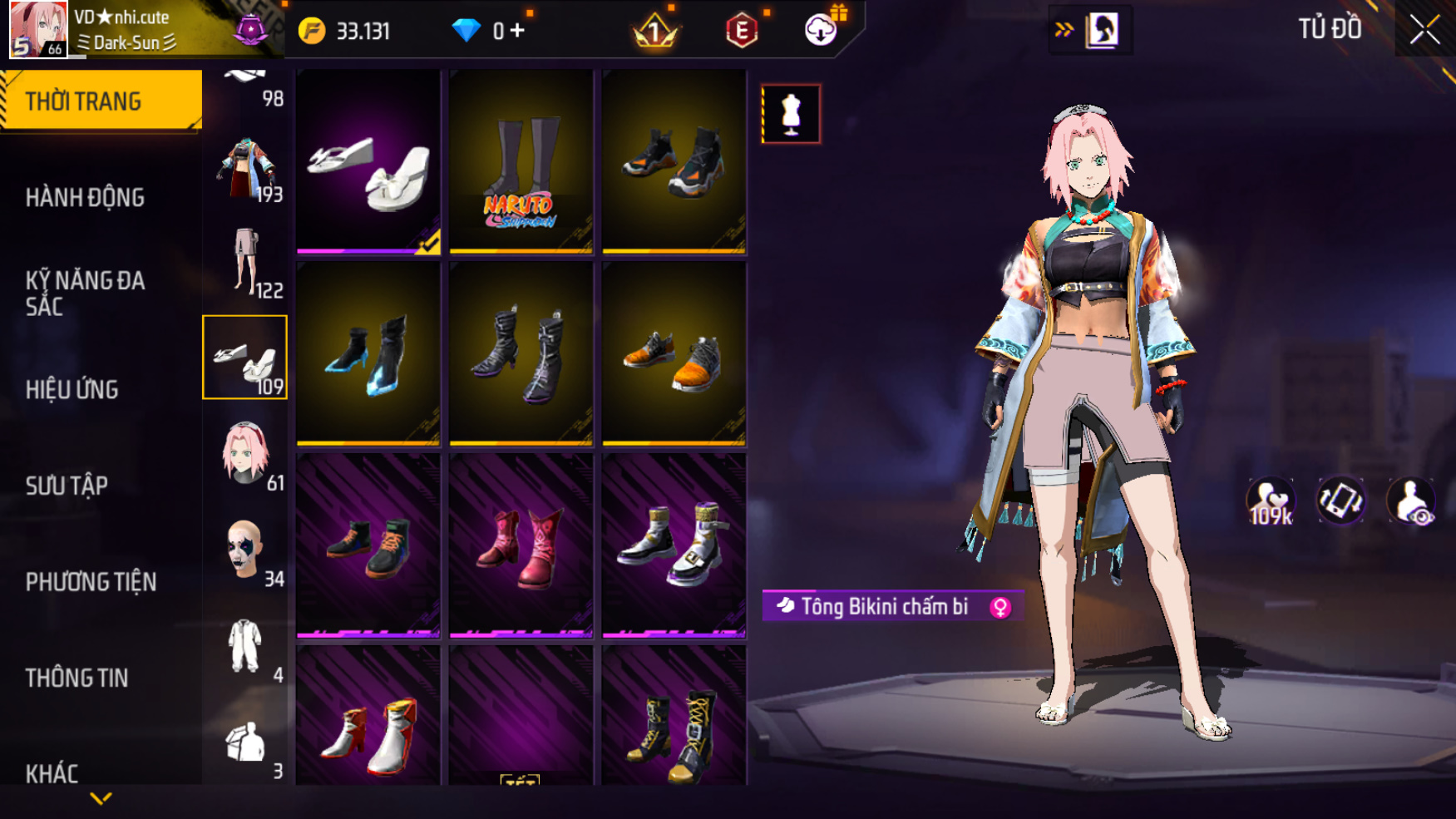The image size is (1456, 819).
Task: Tap the 109k likes heart icon
Action: click(x=1270, y=501)
